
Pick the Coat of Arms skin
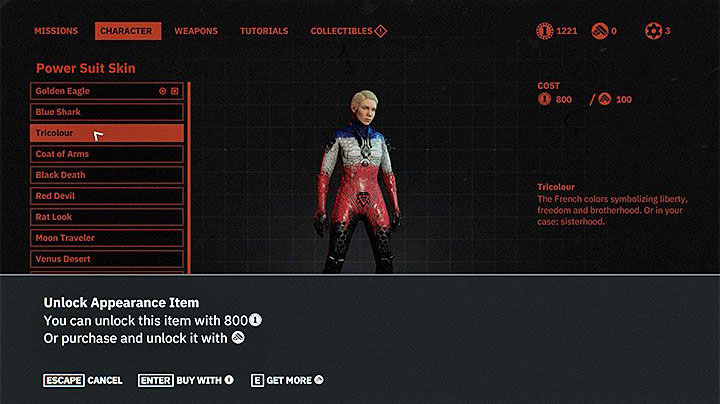tap(106, 154)
